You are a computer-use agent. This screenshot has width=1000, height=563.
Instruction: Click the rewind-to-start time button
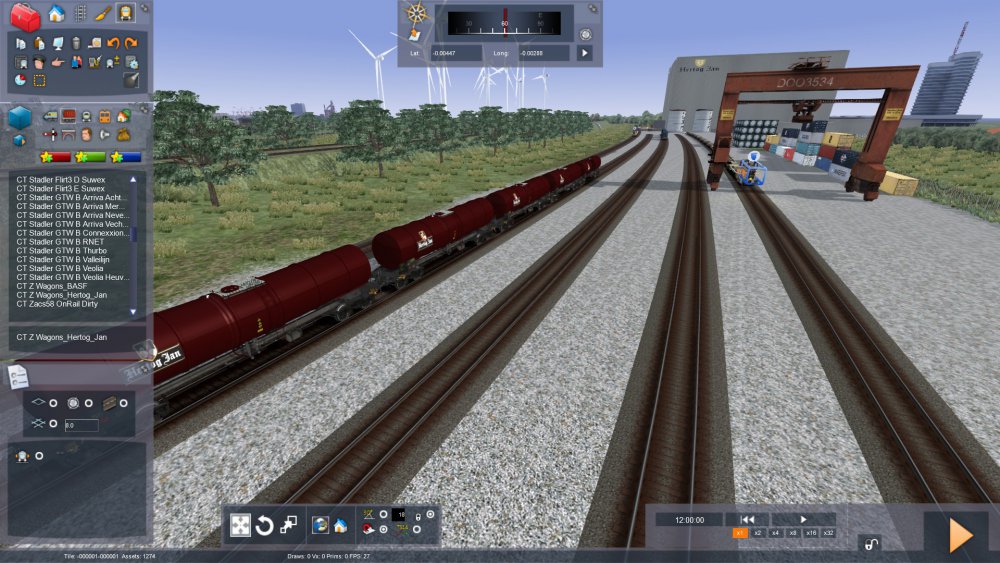(x=747, y=519)
